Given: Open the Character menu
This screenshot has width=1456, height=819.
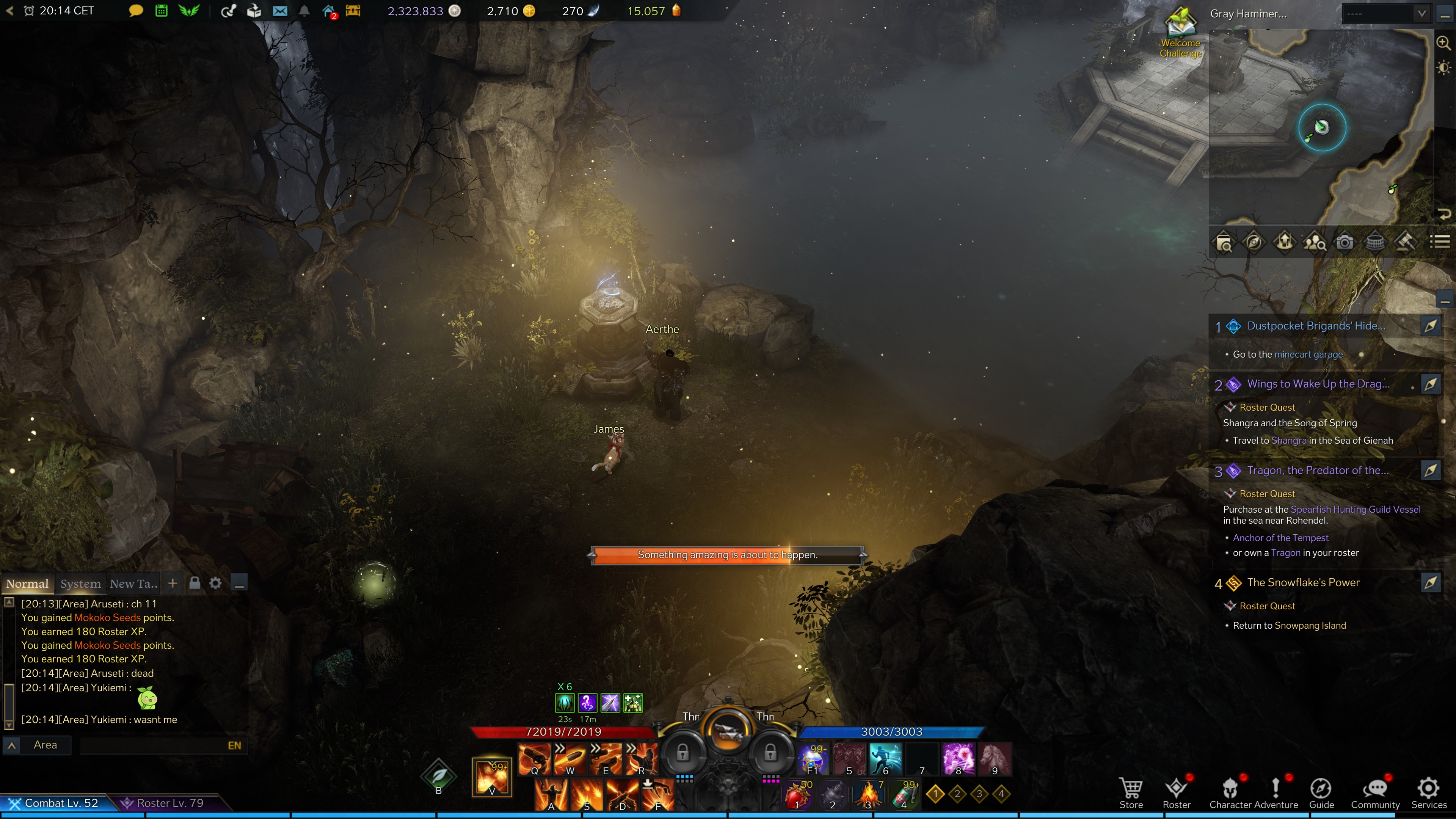Looking at the screenshot, I should 1230,792.
